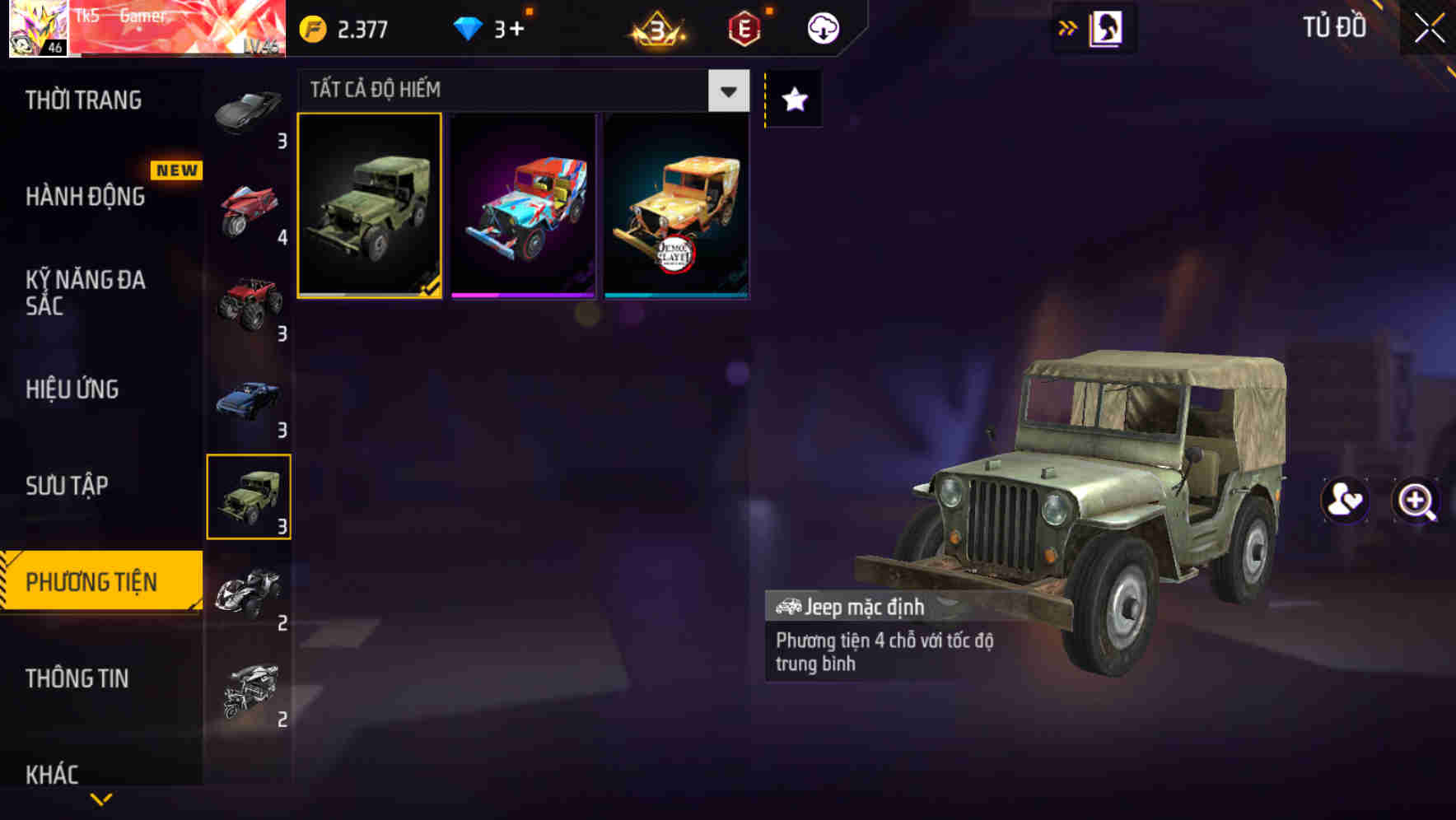
Task: Select the SƯU TẬP menu entry
Action: tap(68, 486)
